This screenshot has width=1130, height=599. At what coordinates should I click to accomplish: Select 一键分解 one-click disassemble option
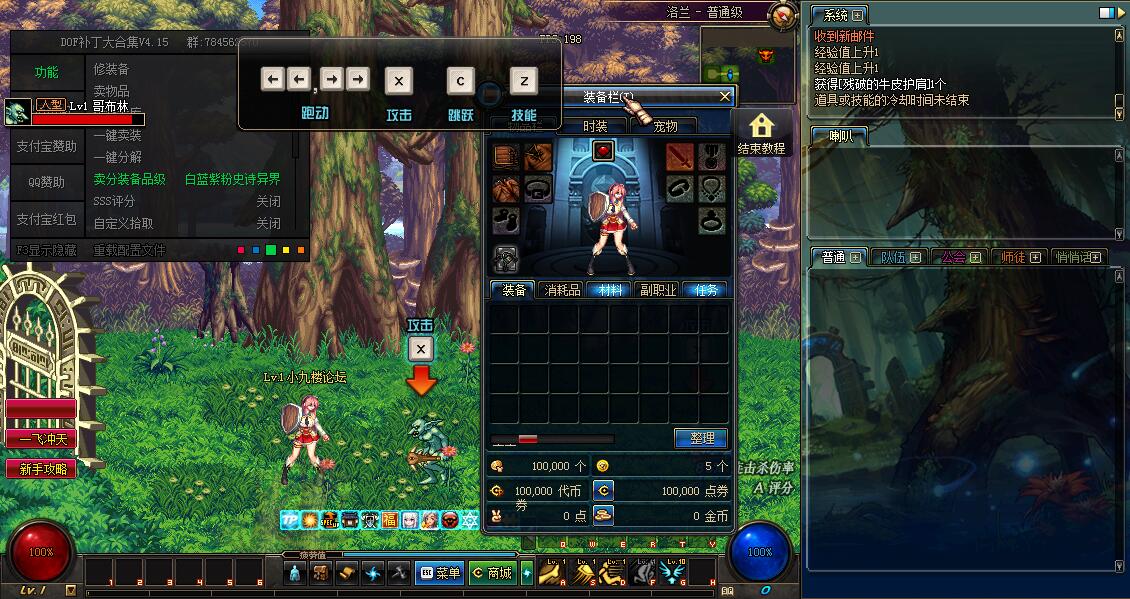pos(118,157)
